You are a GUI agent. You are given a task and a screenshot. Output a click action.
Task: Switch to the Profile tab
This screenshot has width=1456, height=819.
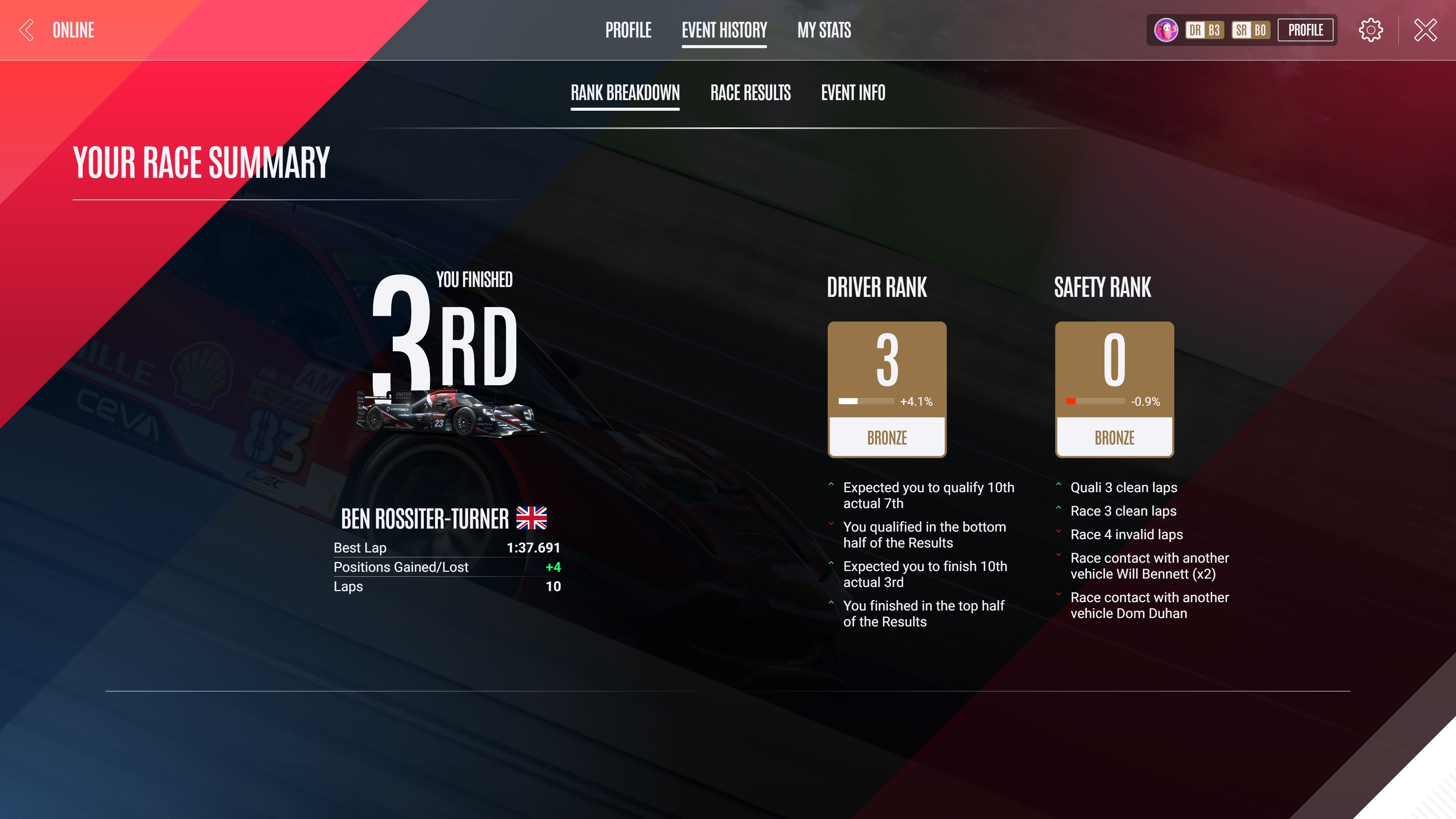pos(628,30)
